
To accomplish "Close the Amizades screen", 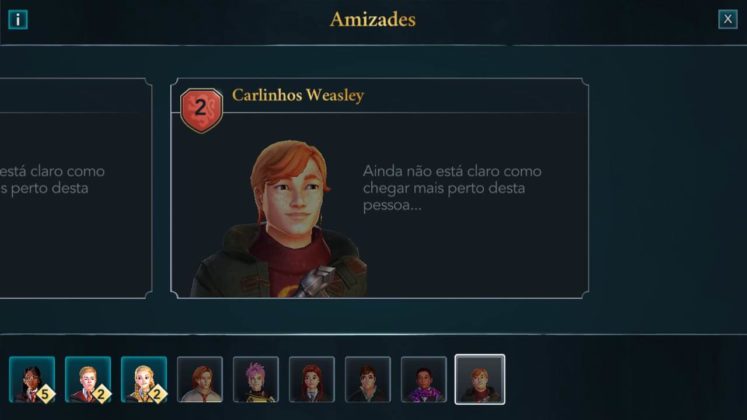I will coord(727,19).
